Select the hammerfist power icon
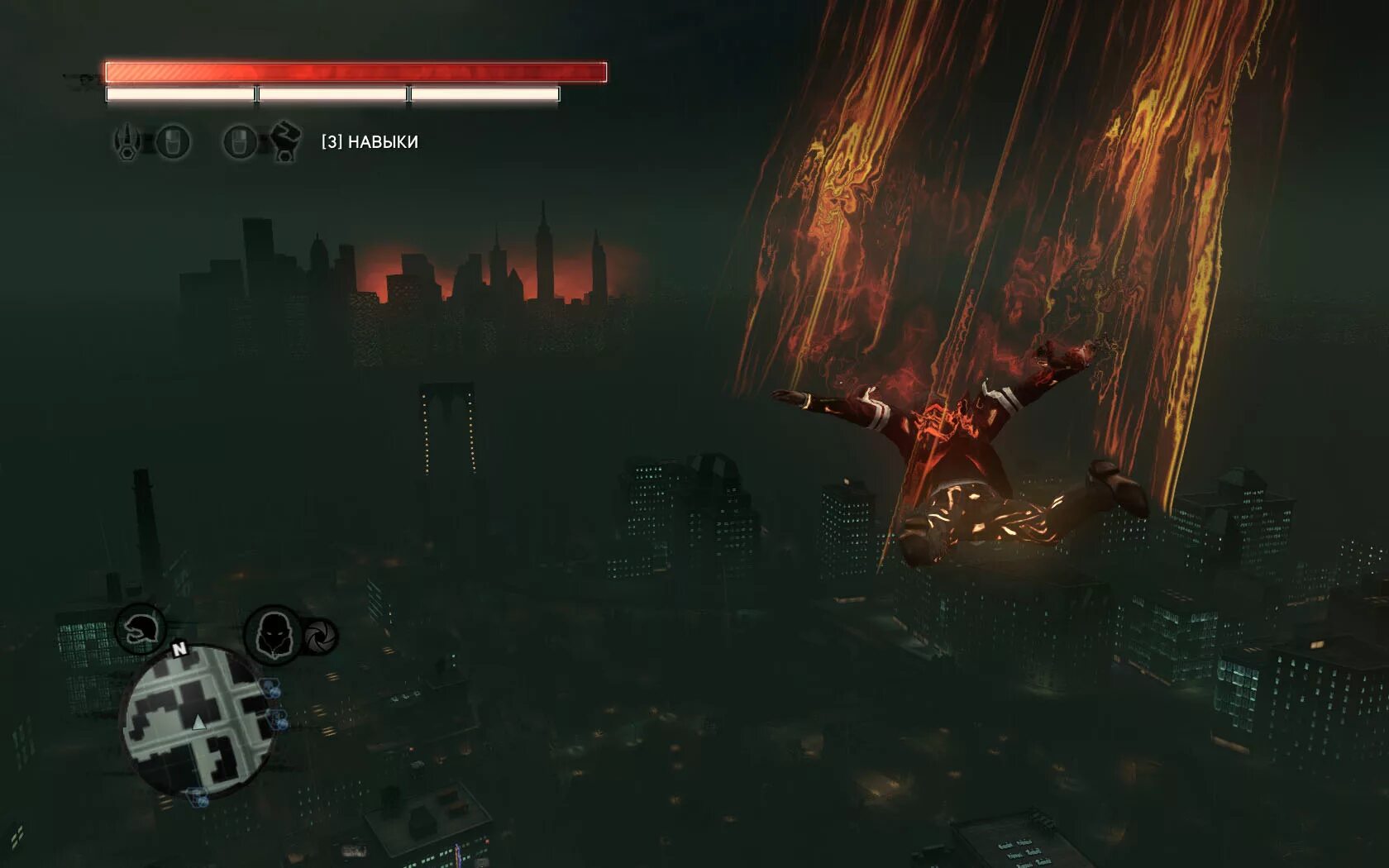This screenshot has width=1389, height=868. 284,141
